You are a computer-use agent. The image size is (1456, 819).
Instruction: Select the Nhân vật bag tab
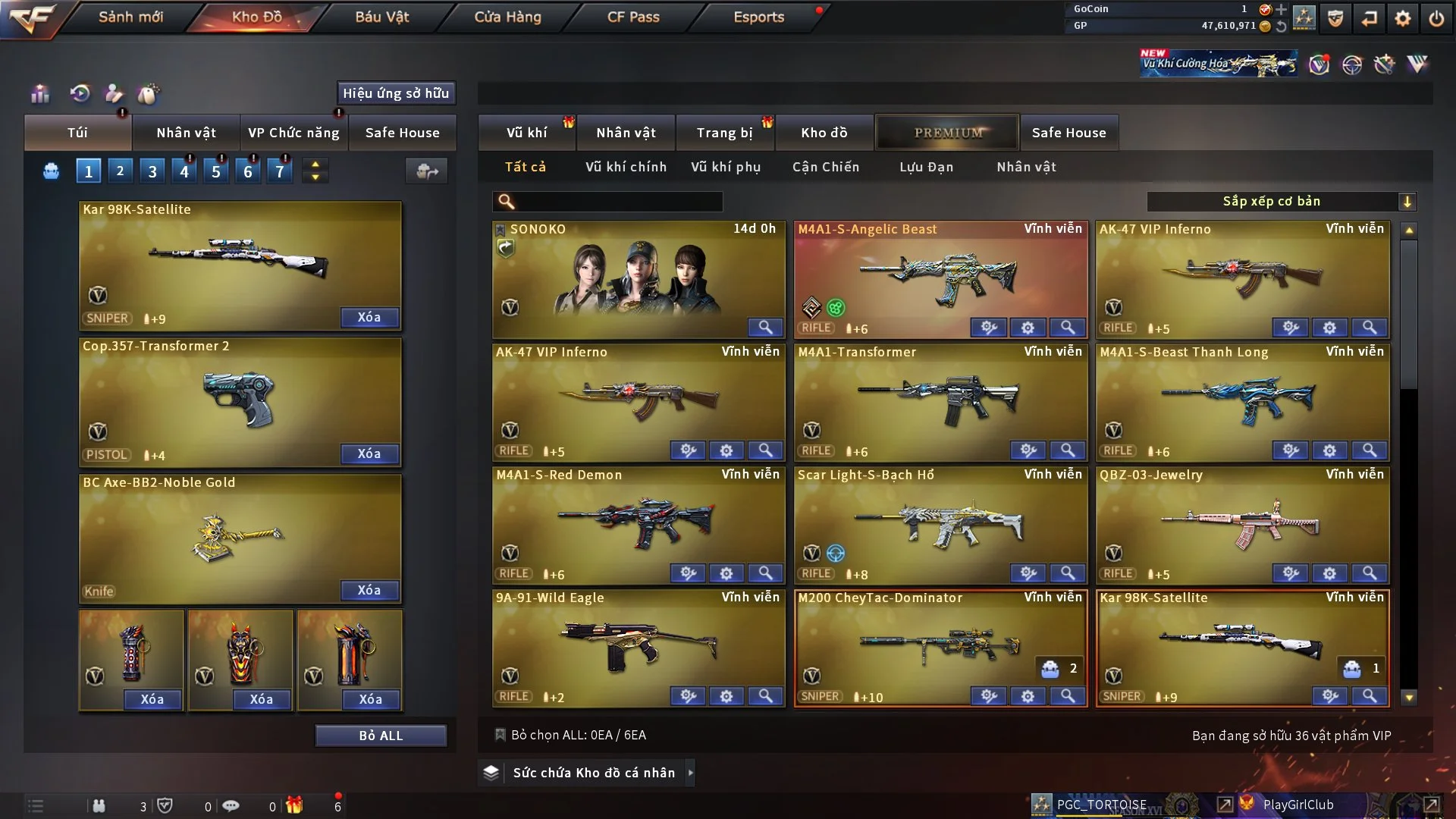point(186,133)
